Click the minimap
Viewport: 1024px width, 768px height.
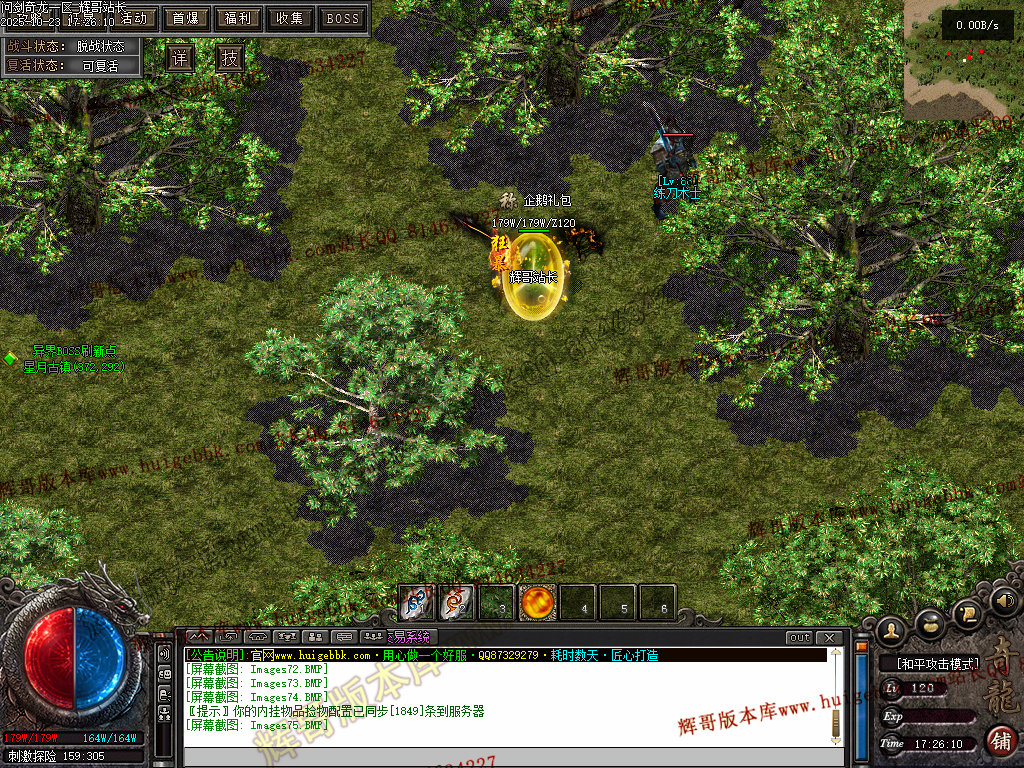(x=963, y=60)
